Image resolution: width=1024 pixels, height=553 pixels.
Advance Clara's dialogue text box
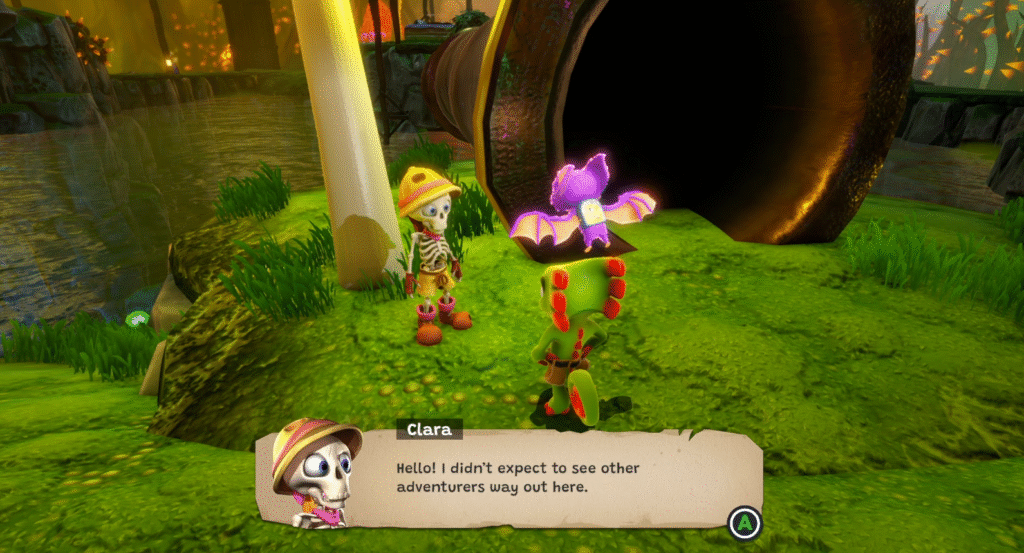point(744,521)
